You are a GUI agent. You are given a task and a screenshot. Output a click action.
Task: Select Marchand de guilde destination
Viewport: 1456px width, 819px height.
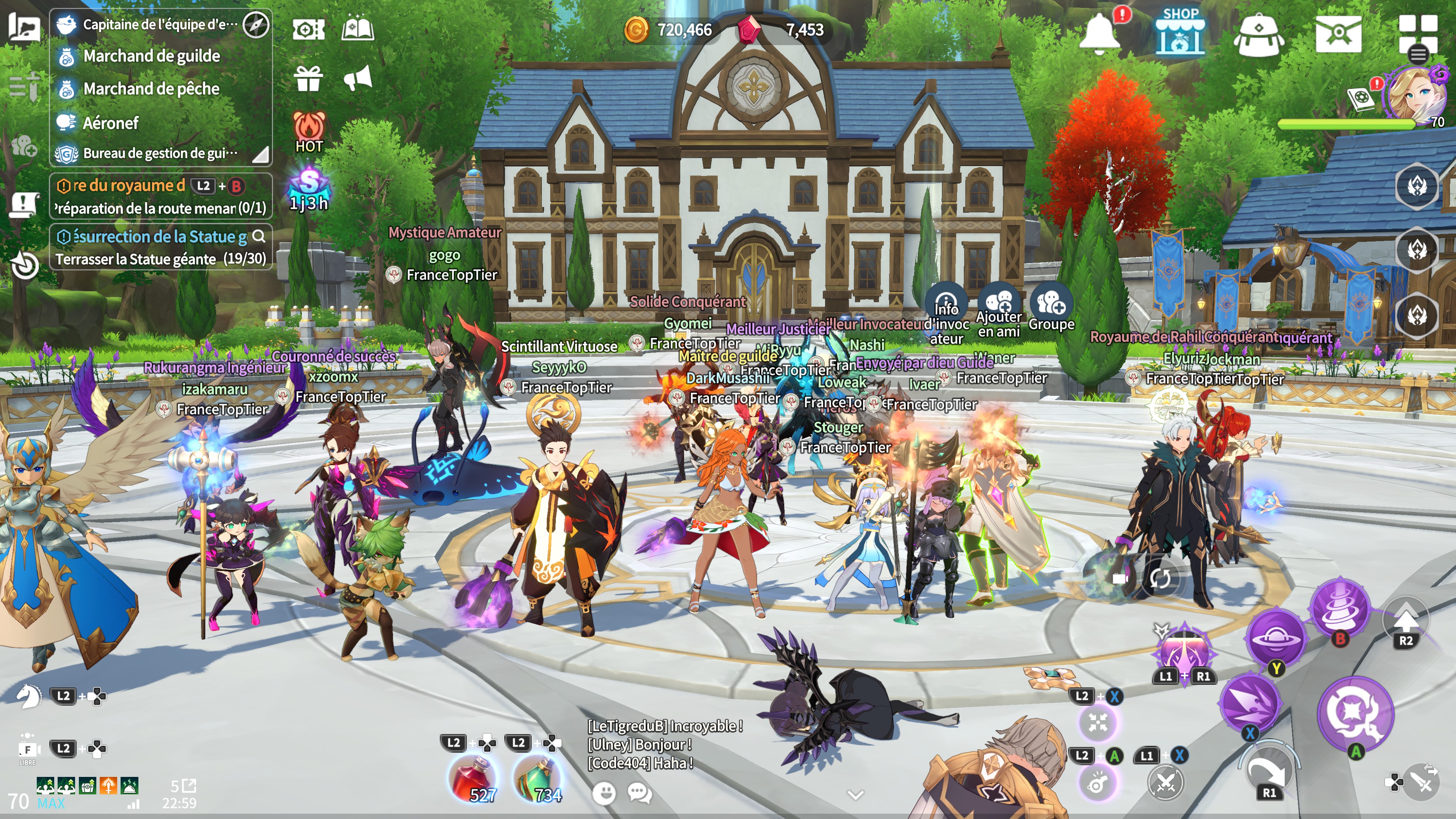click(152, 56)
